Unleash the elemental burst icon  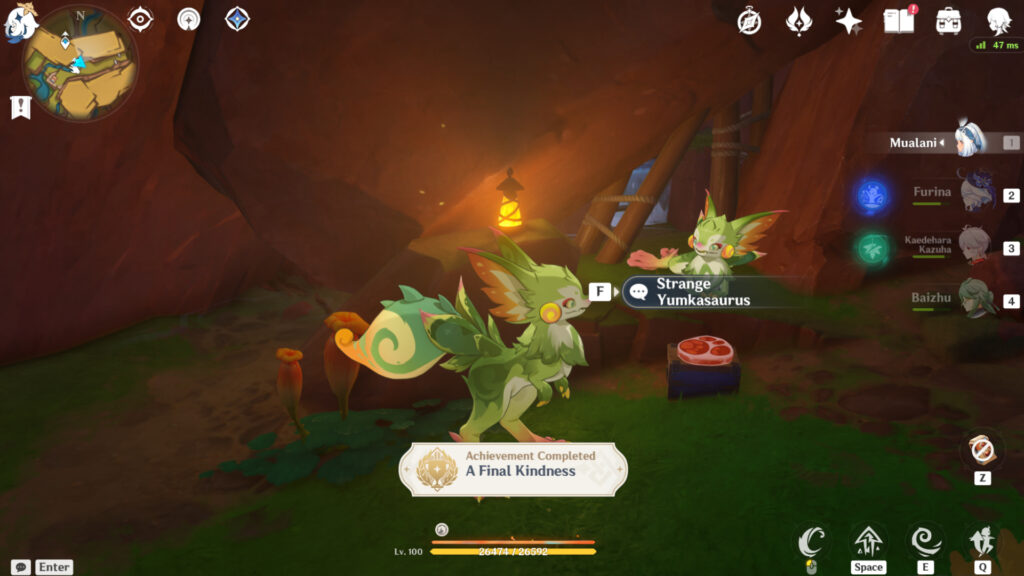980,543
